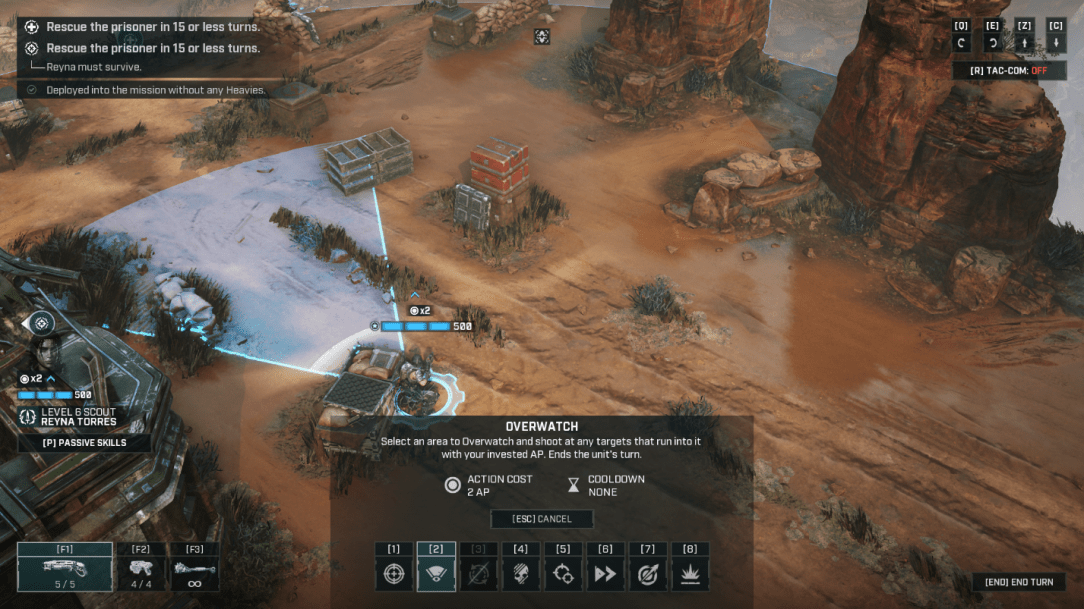Activate the Overwatch cone ability
Viewport: 1084px width, 609px height.
pyautogui.click(x=436, y=575)
